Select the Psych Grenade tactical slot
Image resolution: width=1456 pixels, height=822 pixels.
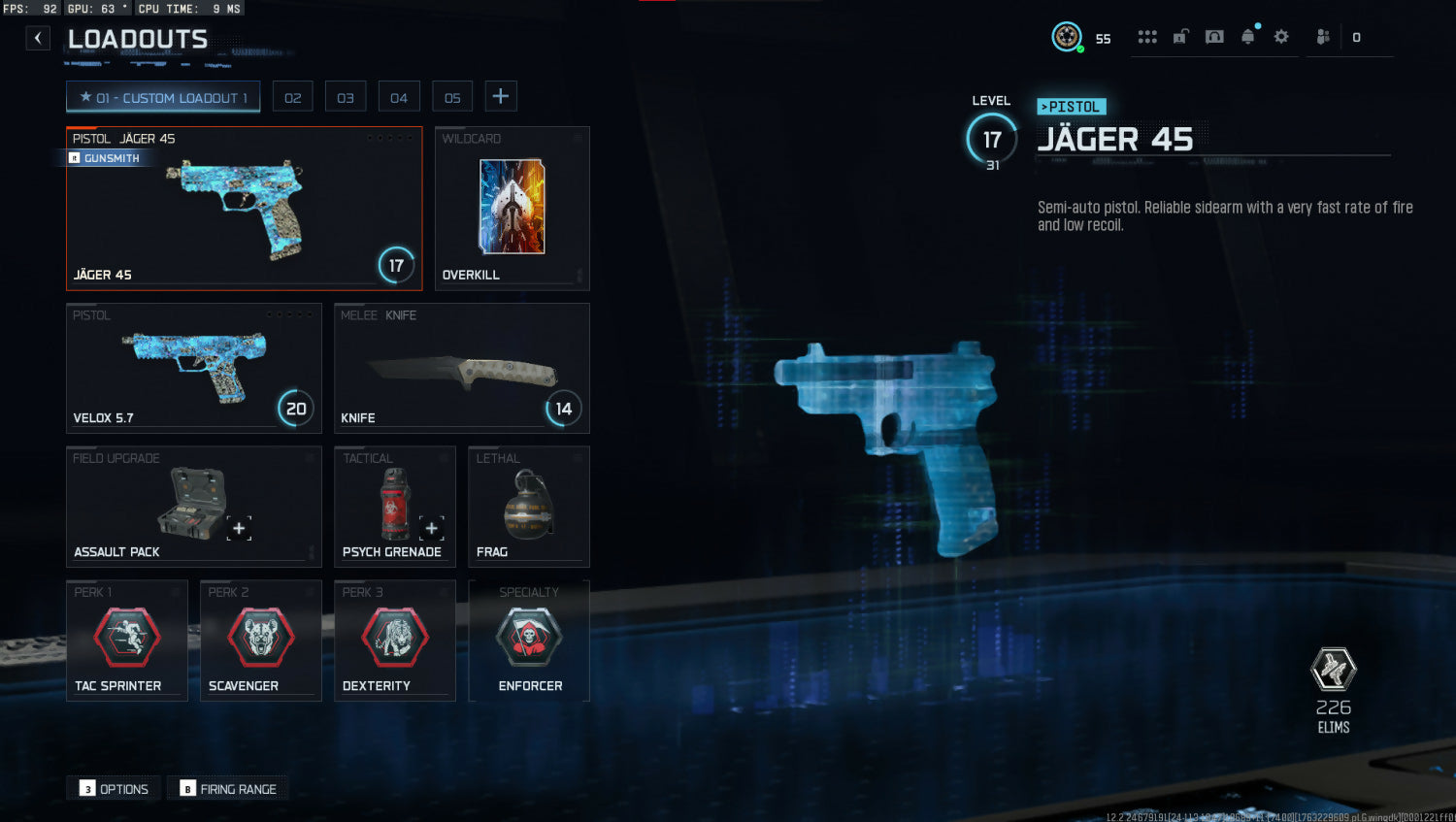[394, 506]
